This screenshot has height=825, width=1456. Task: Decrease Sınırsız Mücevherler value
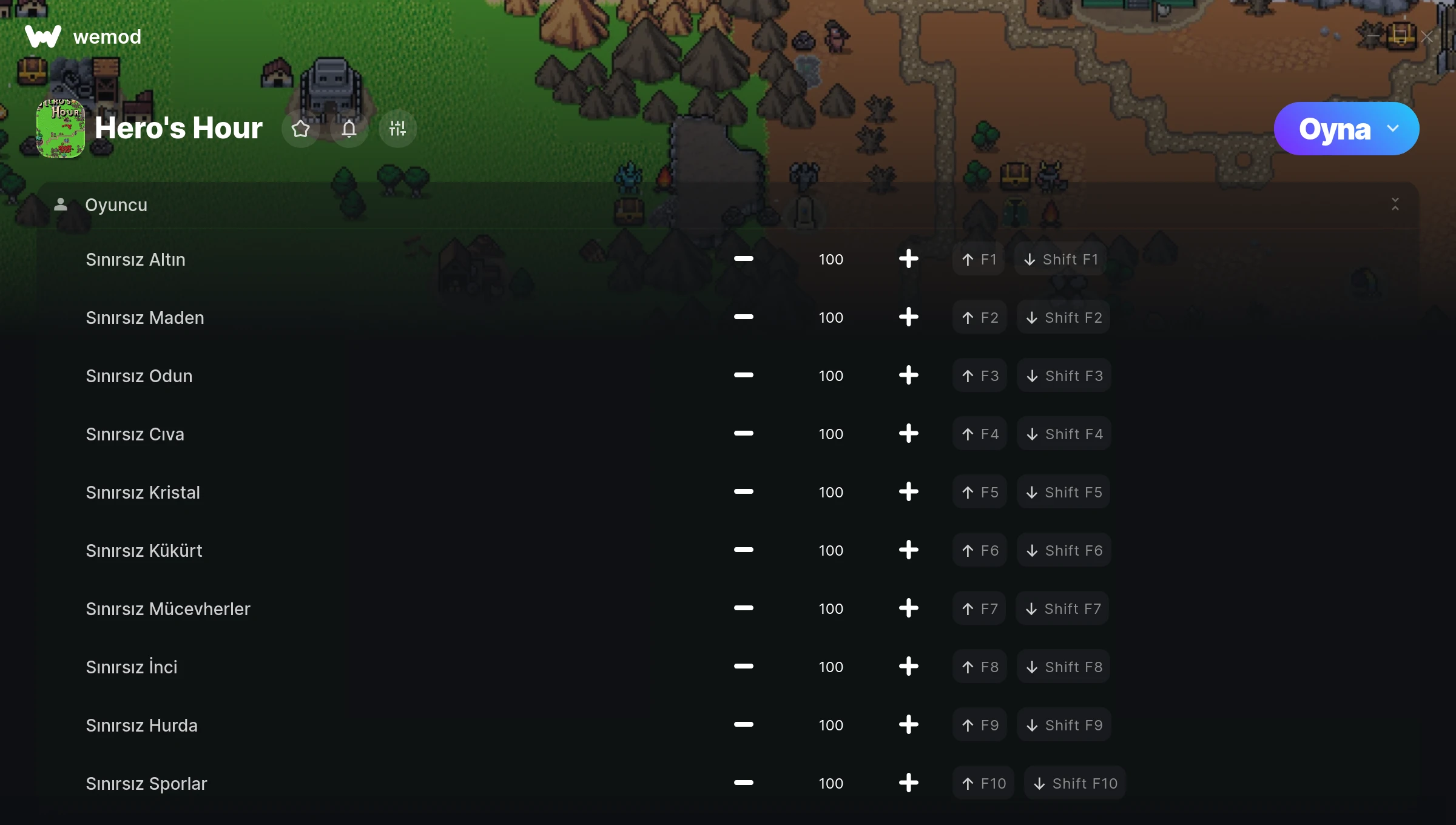click(x=743, y=608)
